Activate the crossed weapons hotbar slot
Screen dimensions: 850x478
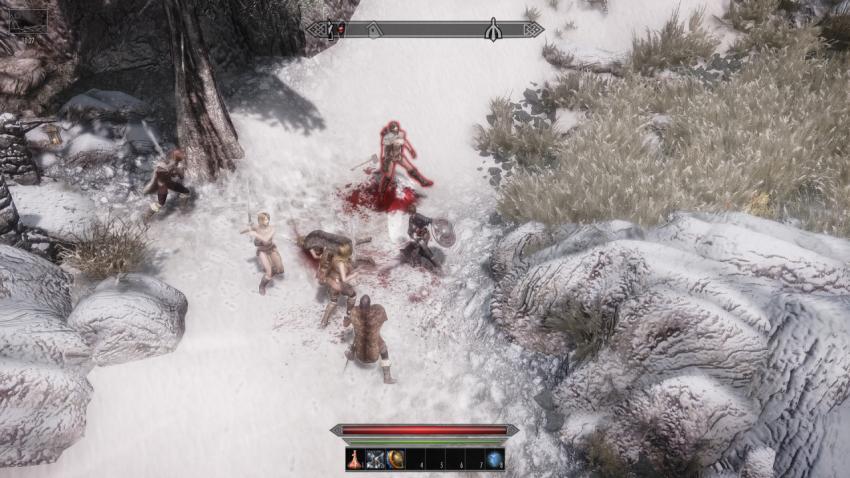click(x=375, y=459)
